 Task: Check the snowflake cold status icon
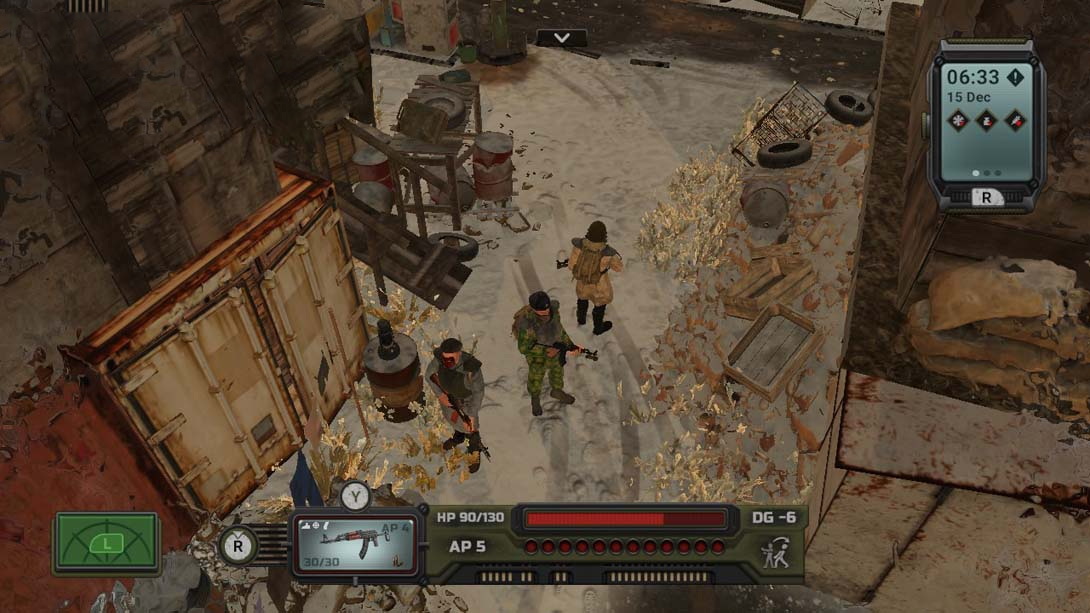coord(958,120)
